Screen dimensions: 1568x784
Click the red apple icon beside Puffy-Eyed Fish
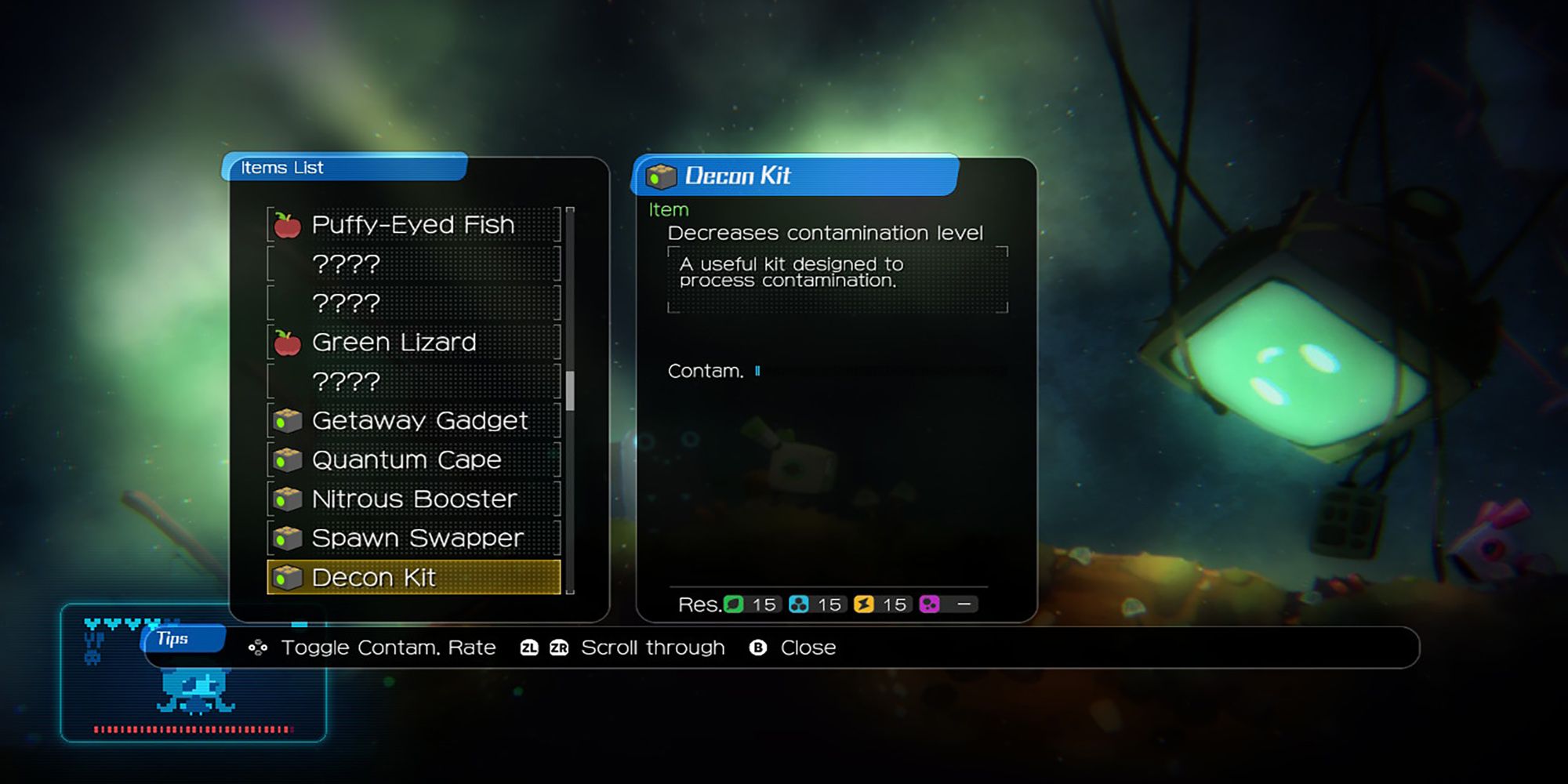pos(287,223)
